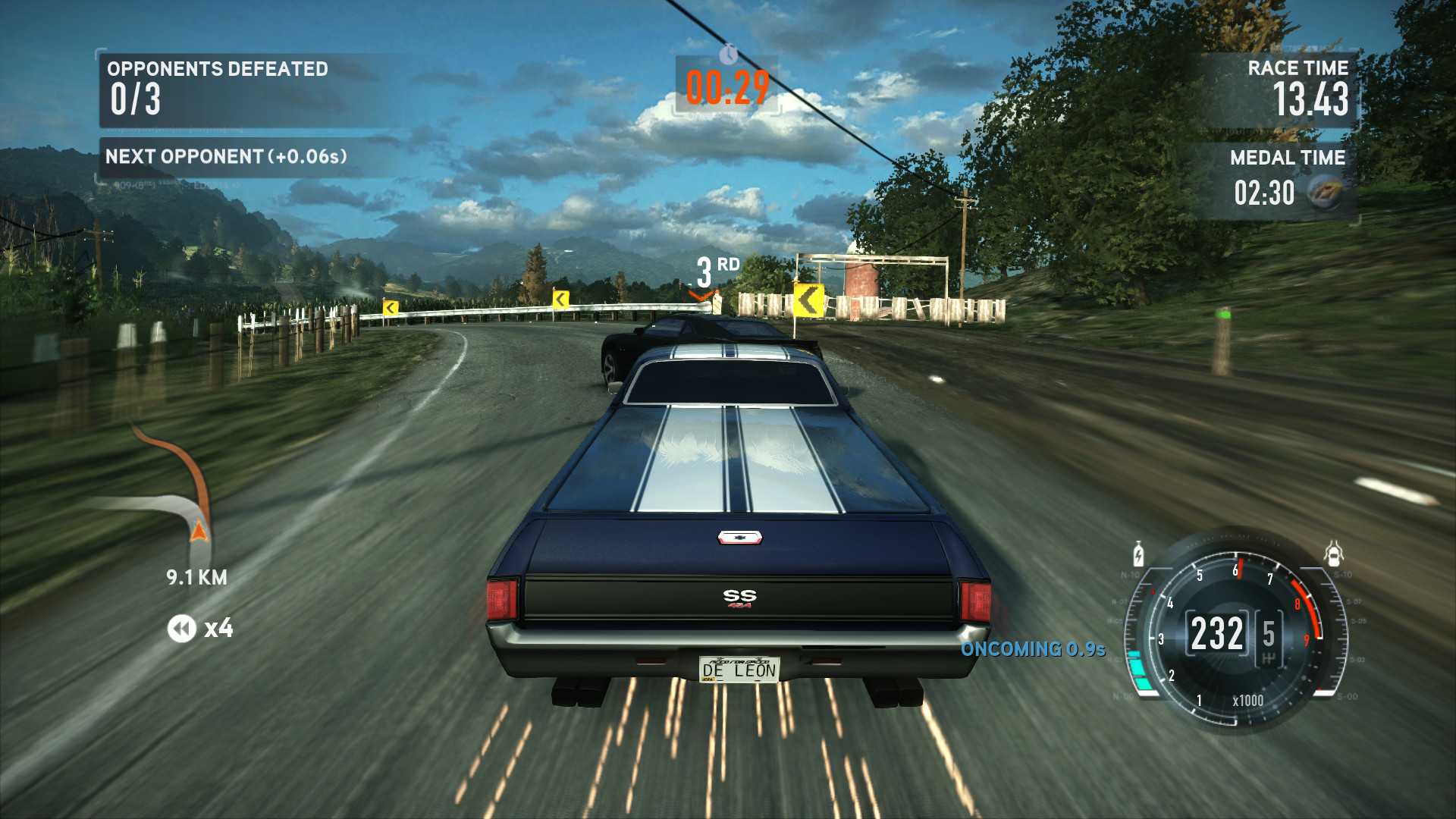
Task: Click the nitrous bottle icon
Action: coord(1138,554)
